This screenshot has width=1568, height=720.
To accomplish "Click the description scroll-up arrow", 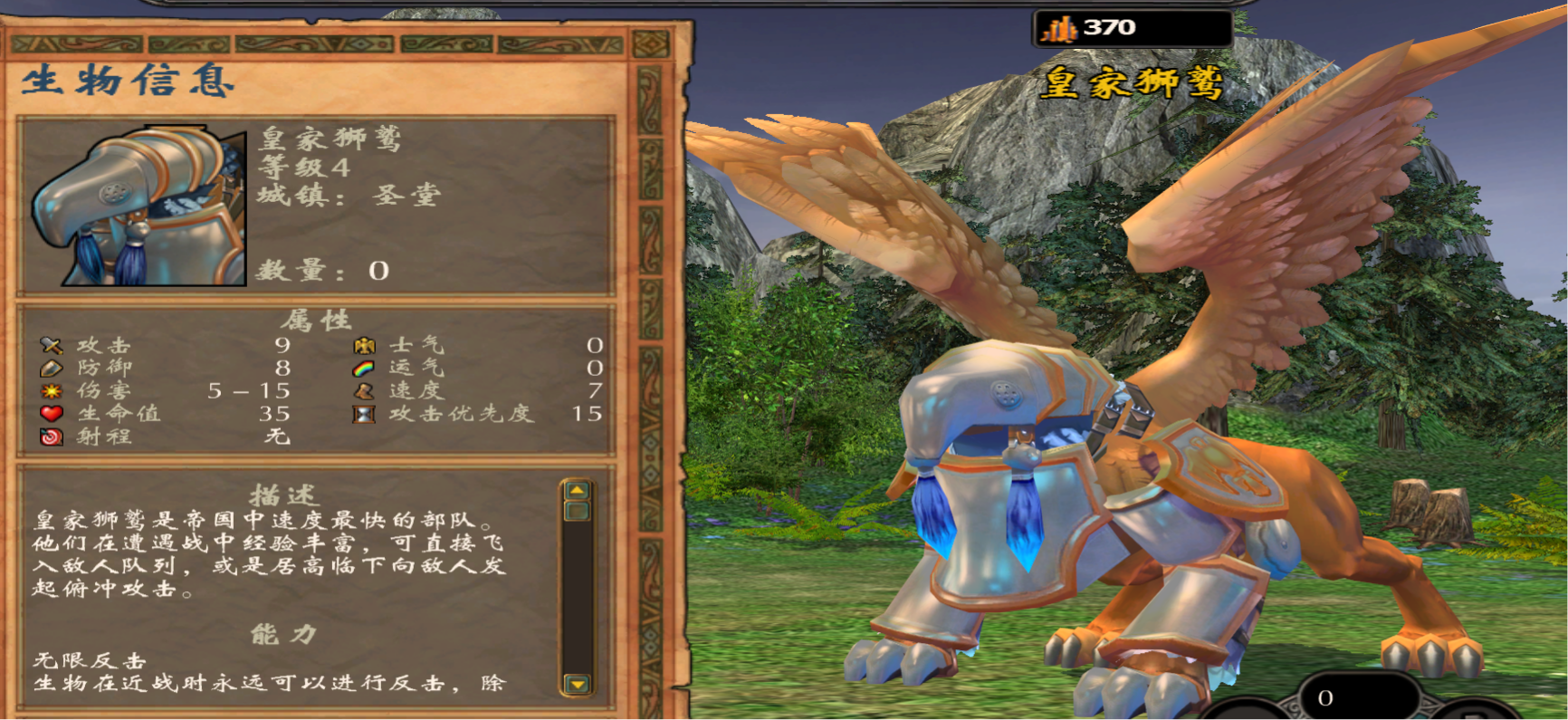I will (x=577, y=490).
